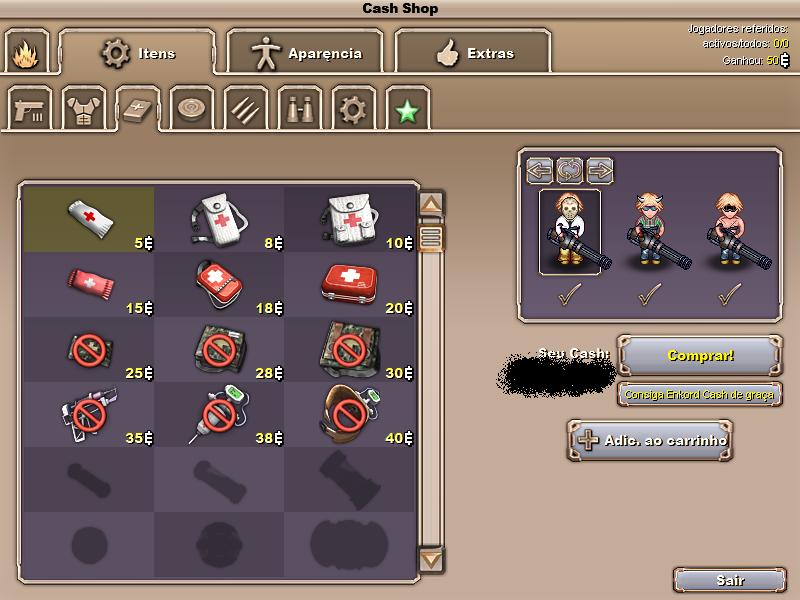Switch to the Extras tab

coord(473,52)
